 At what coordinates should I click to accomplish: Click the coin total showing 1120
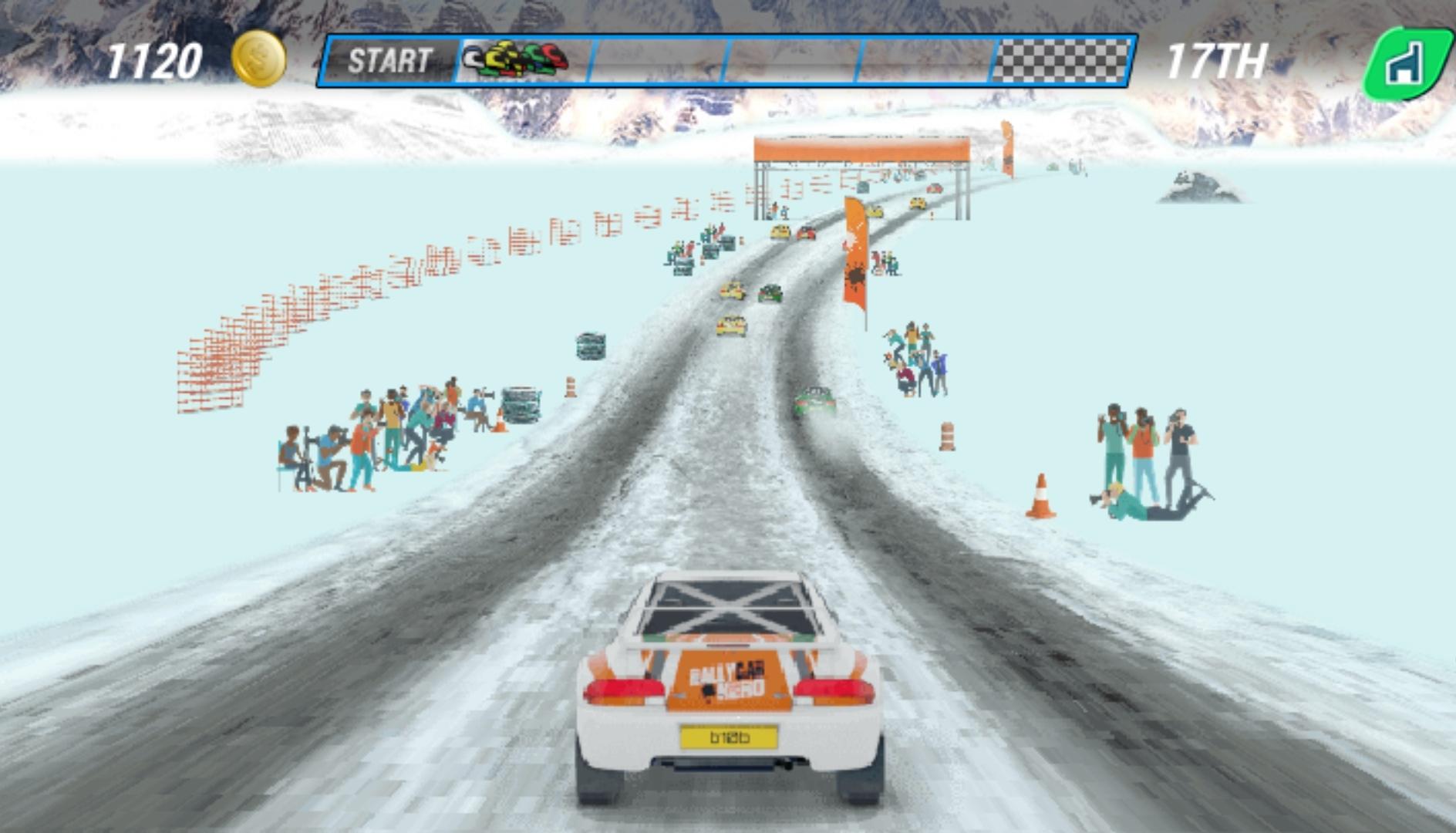[x=155, y=57]
